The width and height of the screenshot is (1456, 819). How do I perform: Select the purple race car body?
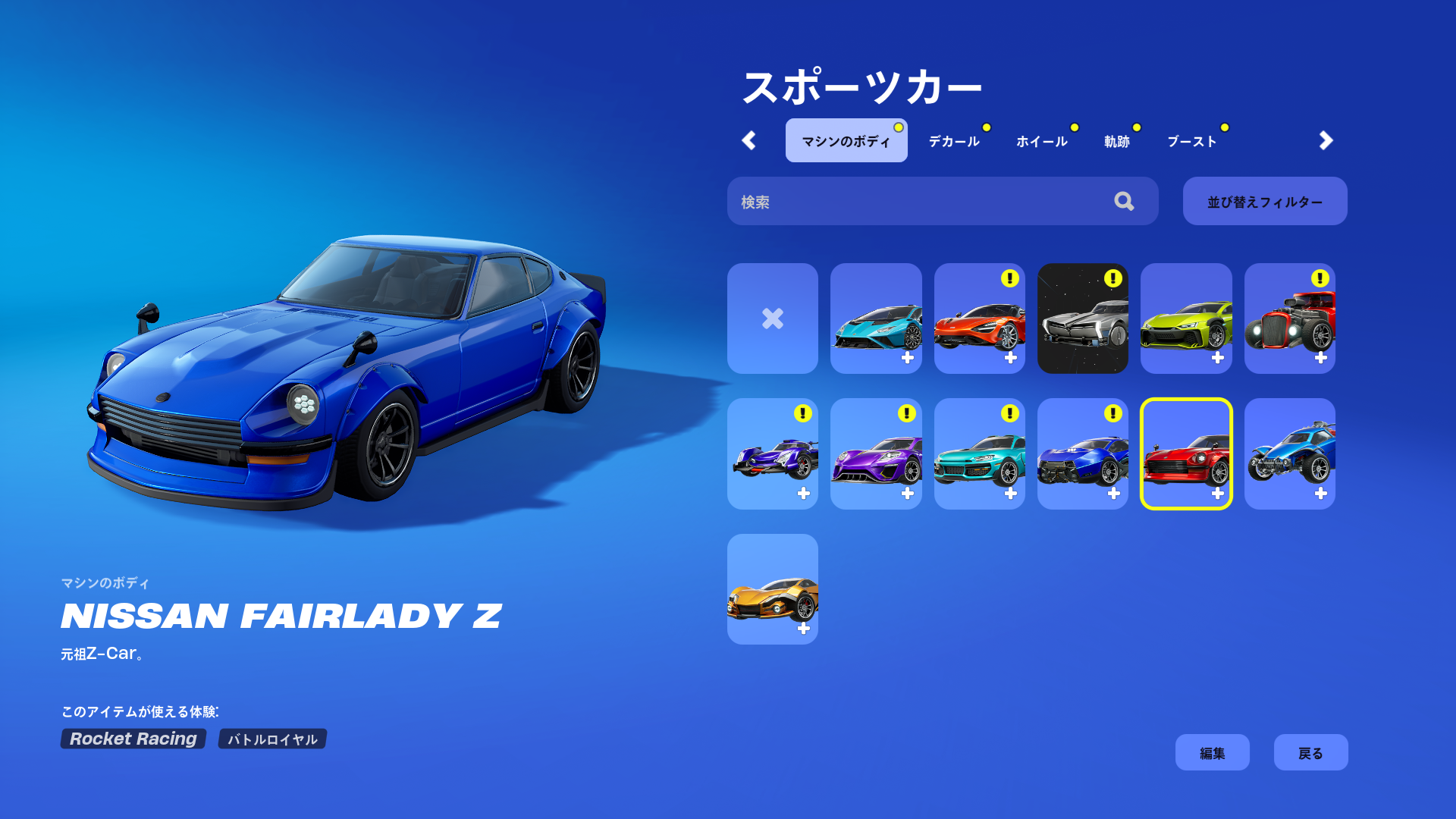coord(876,453)
